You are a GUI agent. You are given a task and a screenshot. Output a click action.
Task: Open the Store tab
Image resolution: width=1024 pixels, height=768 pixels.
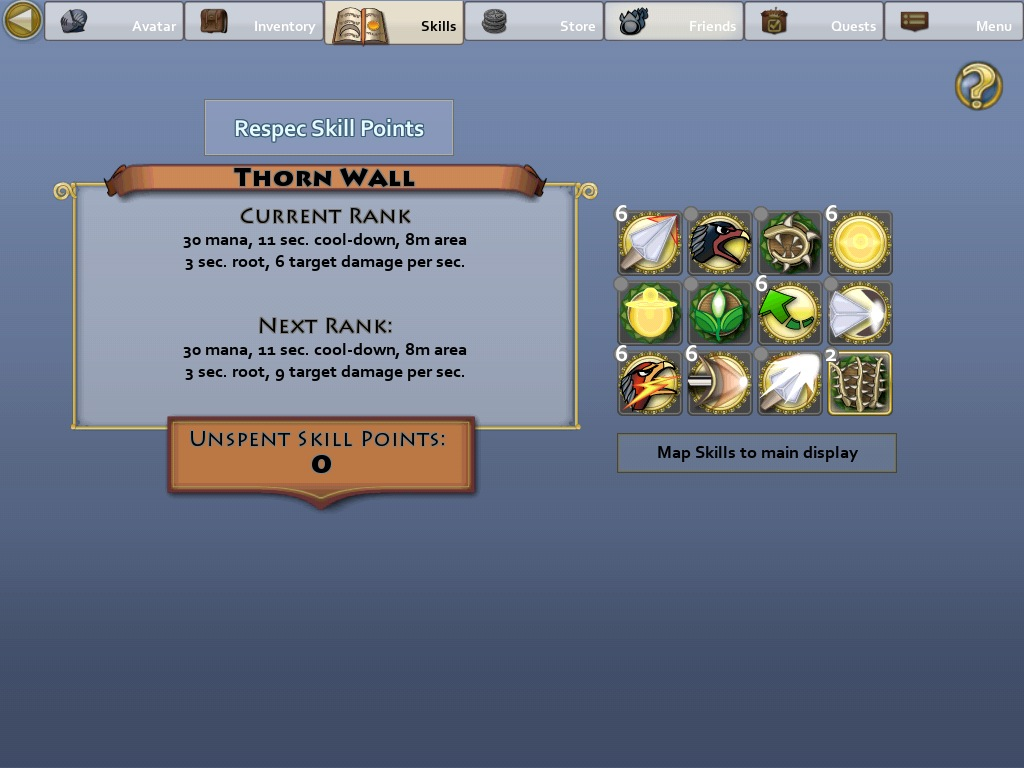coord(534,22)
